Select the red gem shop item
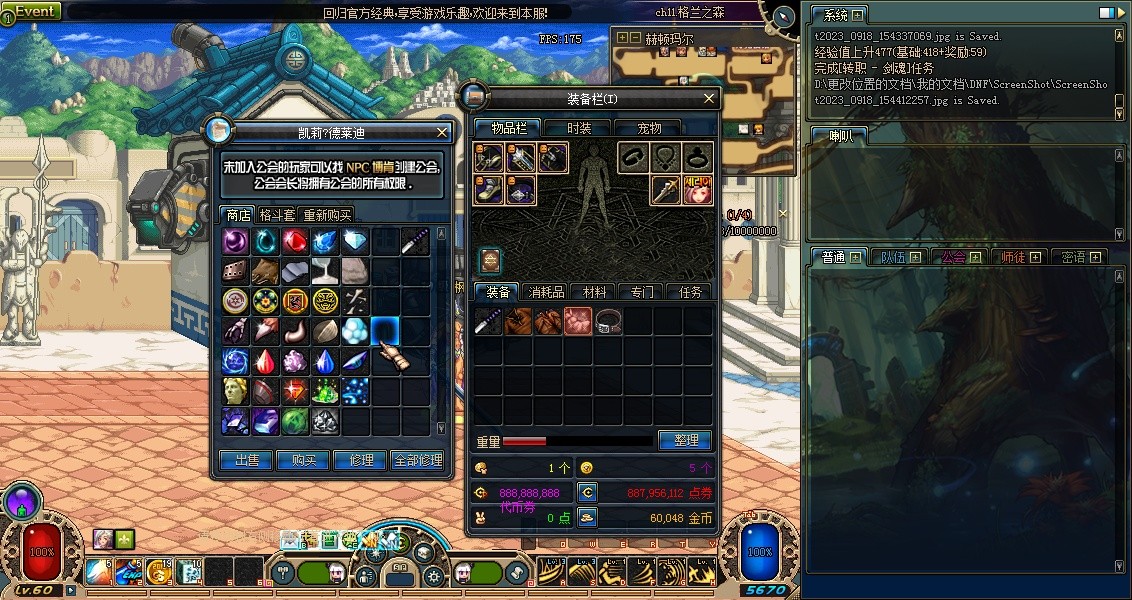 point(294,241)
